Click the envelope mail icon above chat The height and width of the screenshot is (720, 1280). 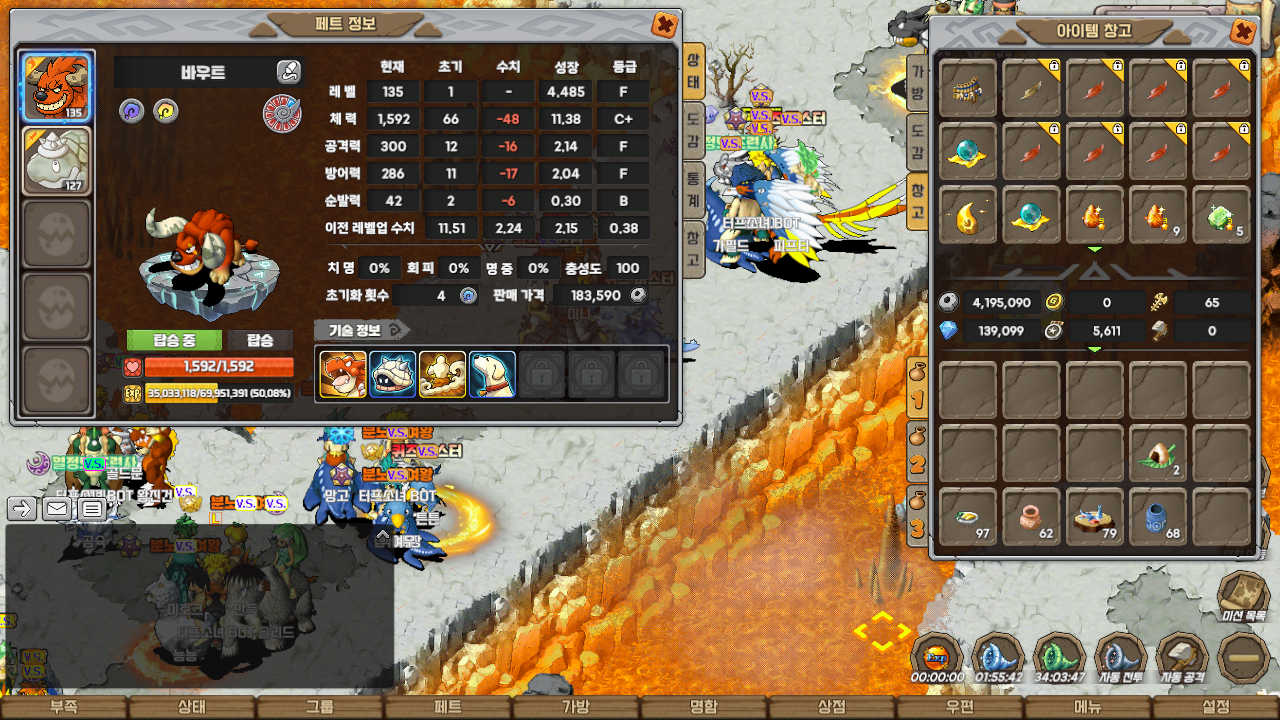pyautogui.click(x=57, y=509)
